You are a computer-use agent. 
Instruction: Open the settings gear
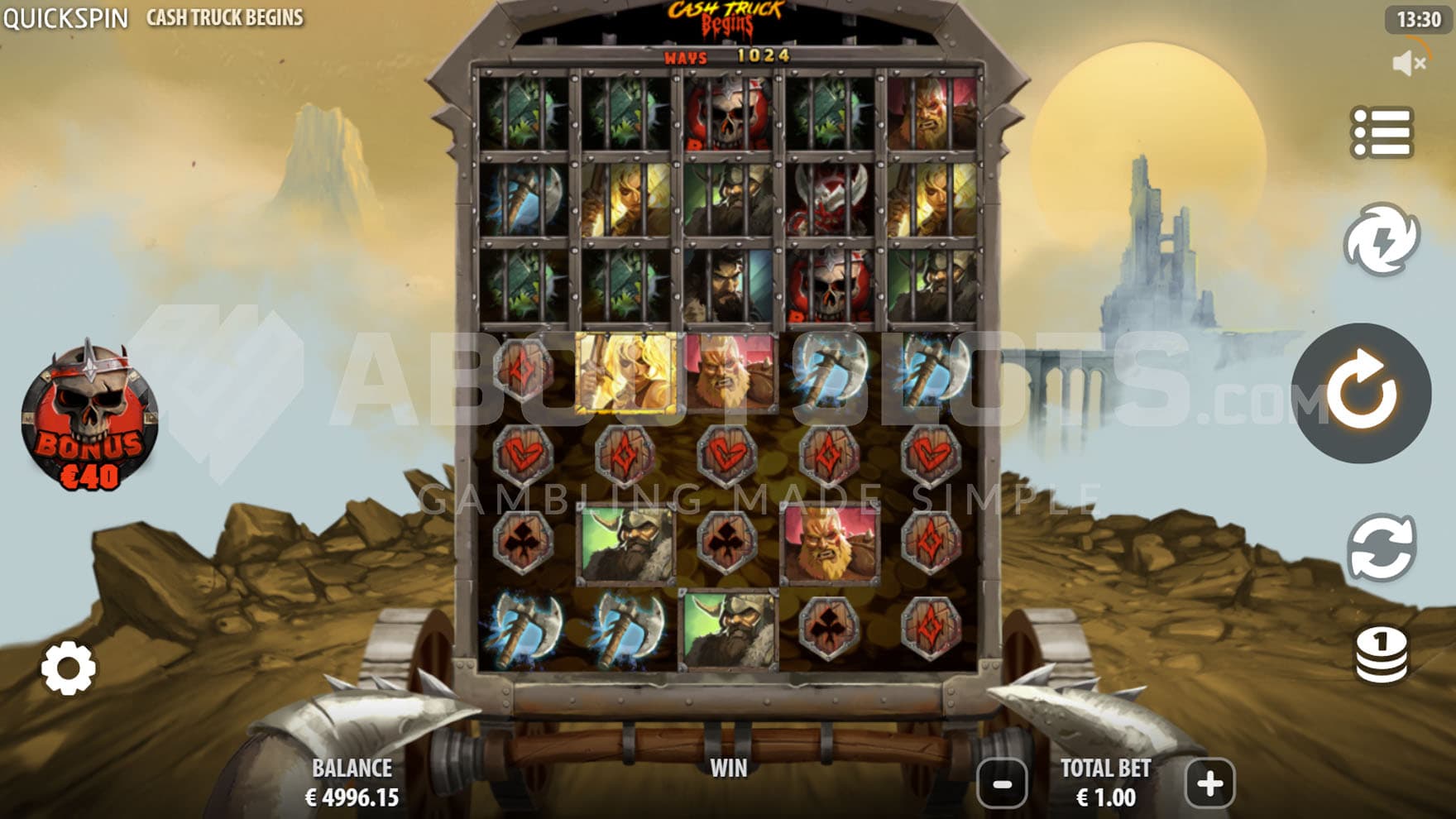coord(68,668)
